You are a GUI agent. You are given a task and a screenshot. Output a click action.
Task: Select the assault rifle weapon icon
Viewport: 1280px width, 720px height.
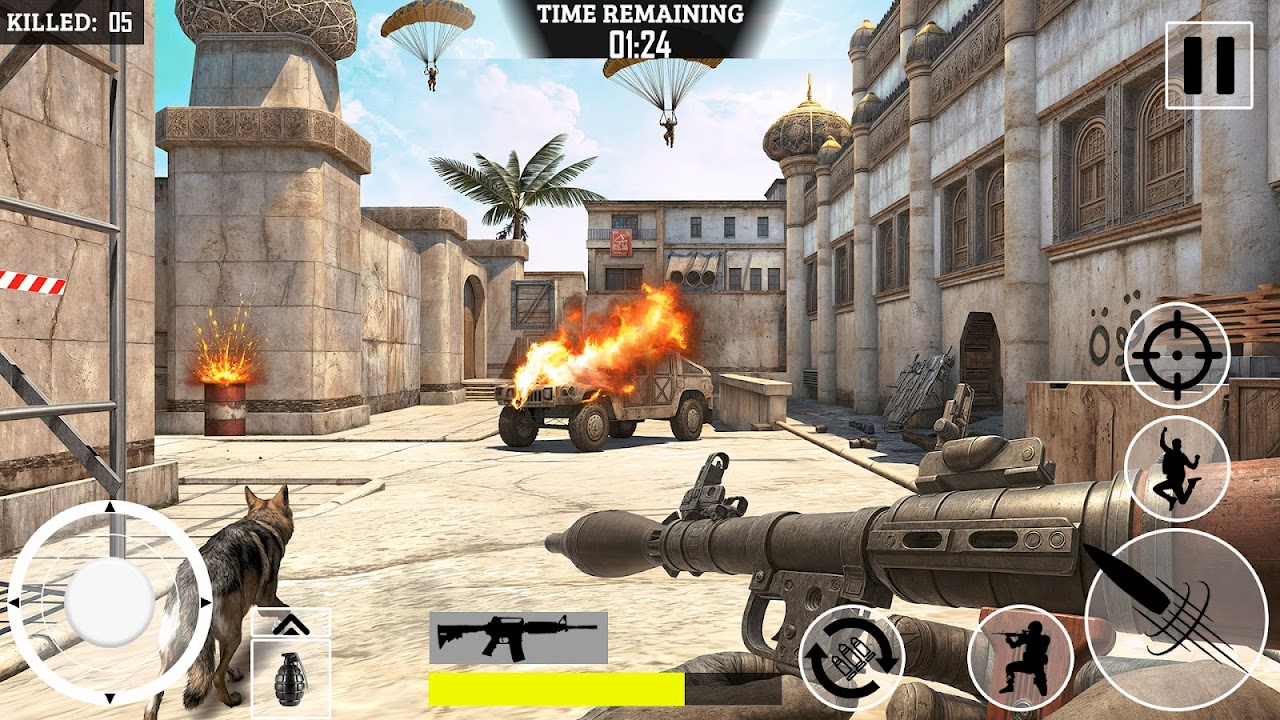(518, 637)
